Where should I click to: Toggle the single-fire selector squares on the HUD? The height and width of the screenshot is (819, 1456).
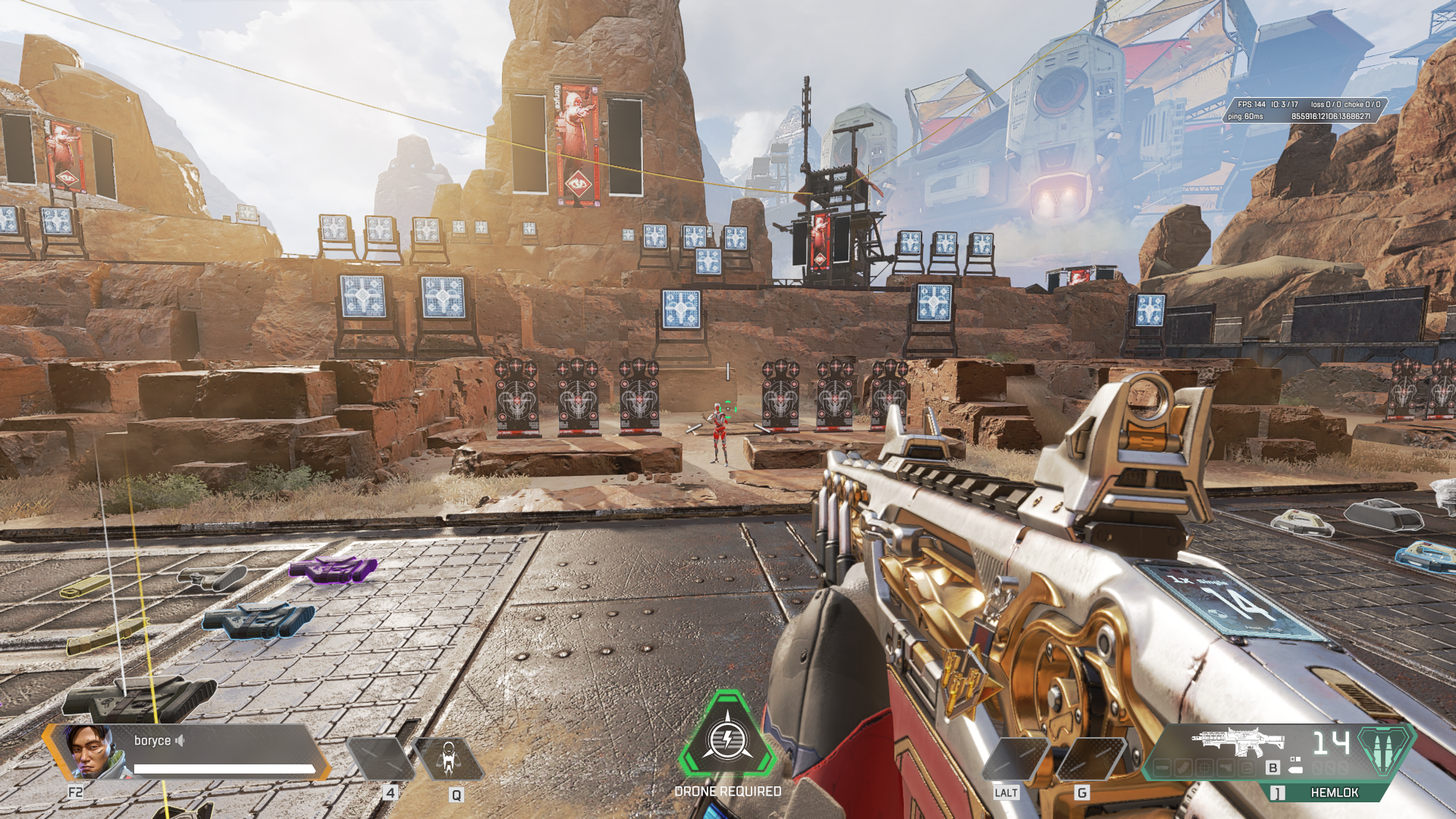coord(1295,759)
